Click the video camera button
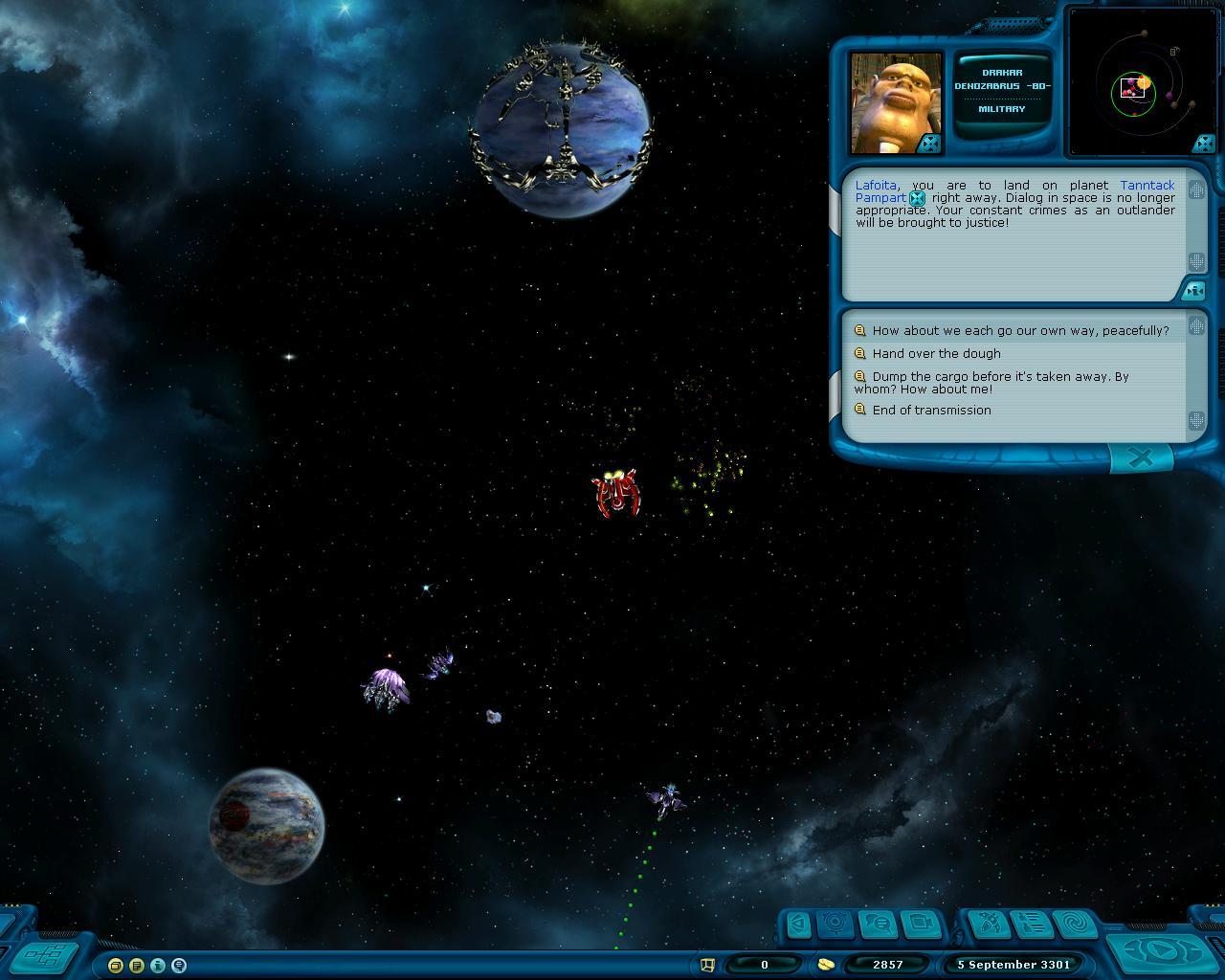Screen dimensions: 1225x980 pos(922,924)
